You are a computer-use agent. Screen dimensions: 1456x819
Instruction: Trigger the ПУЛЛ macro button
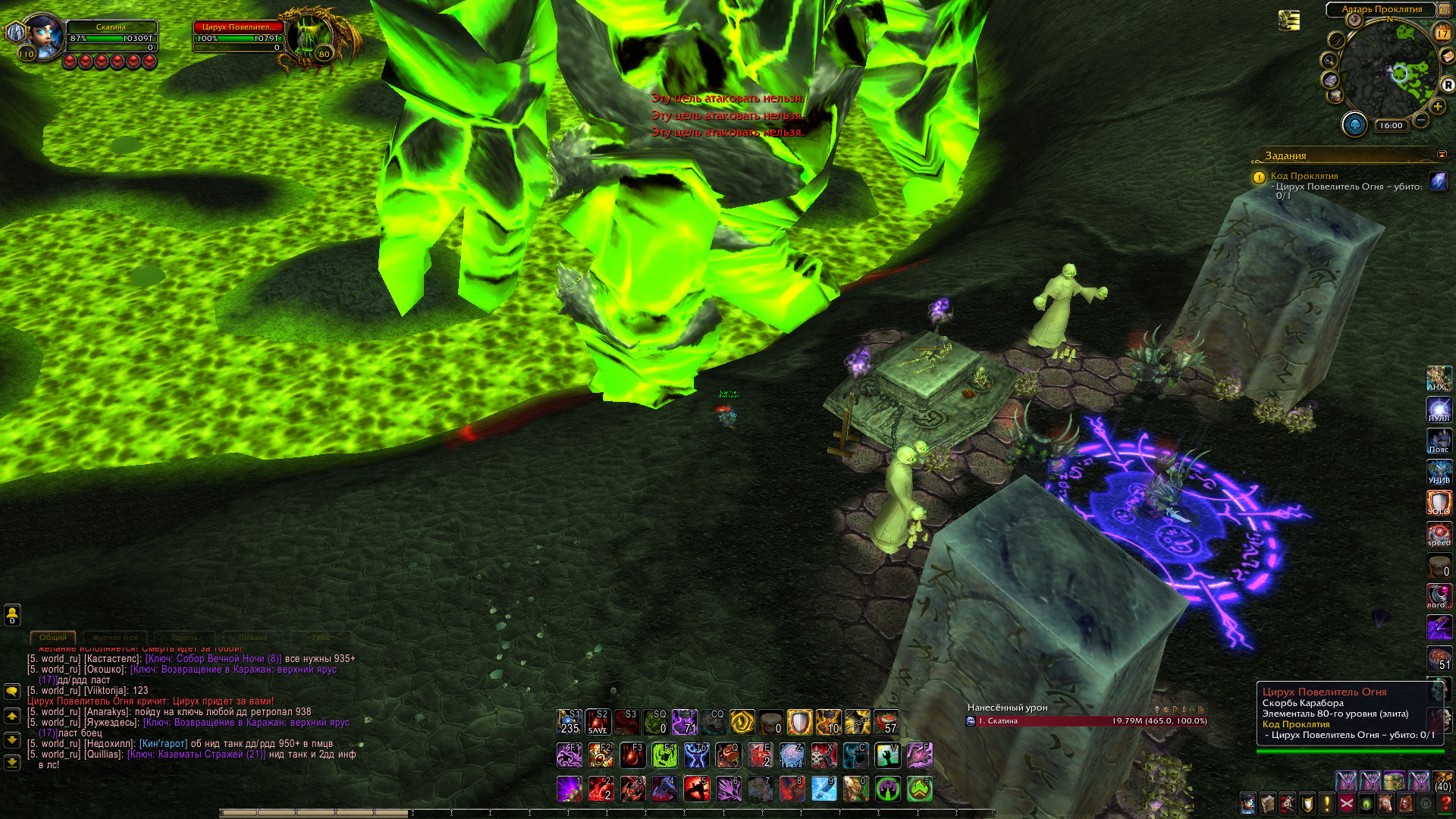(1439, 409)
